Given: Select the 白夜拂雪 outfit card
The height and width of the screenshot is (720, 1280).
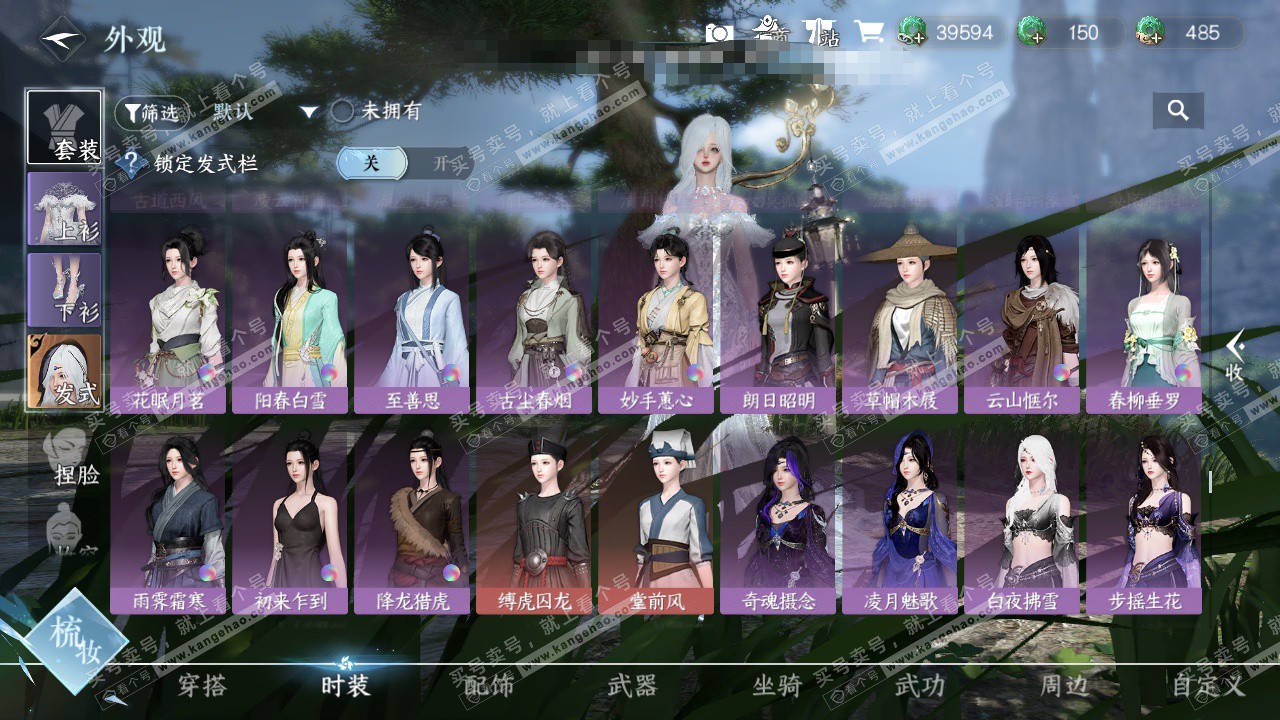Looking at the screenshot, I should click(1022, 520).
